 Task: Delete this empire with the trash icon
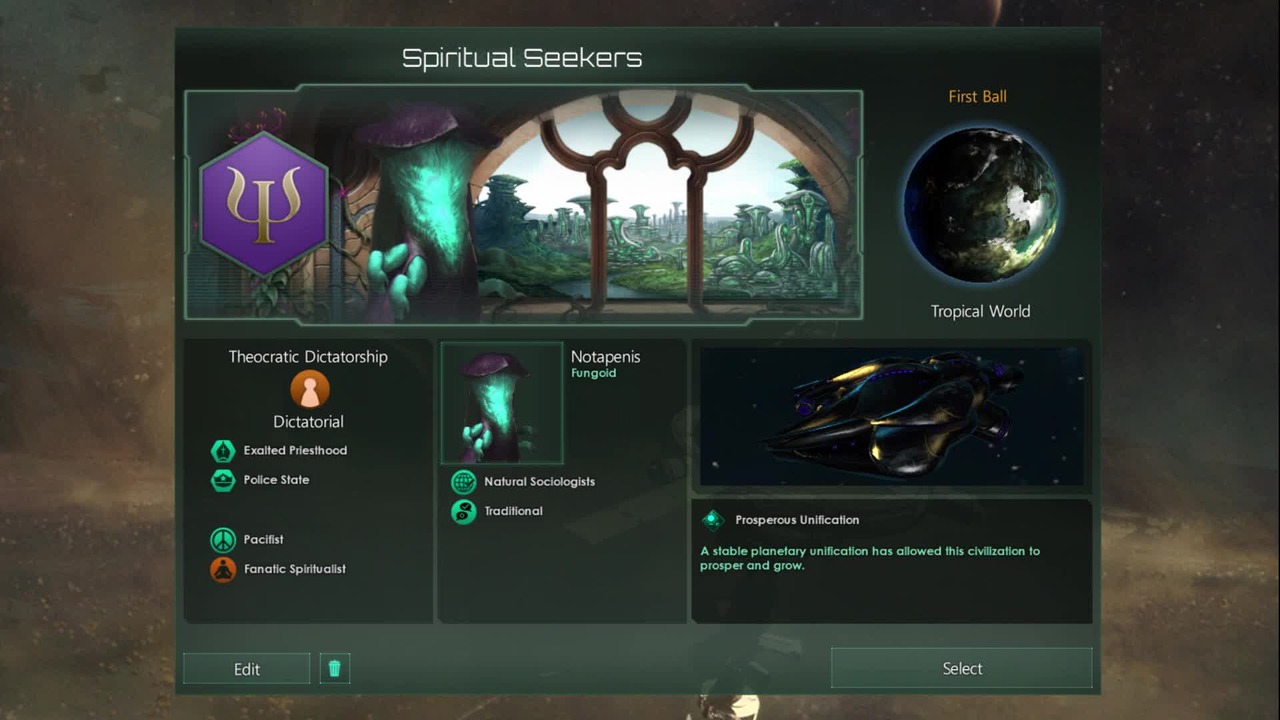[334, 669]
